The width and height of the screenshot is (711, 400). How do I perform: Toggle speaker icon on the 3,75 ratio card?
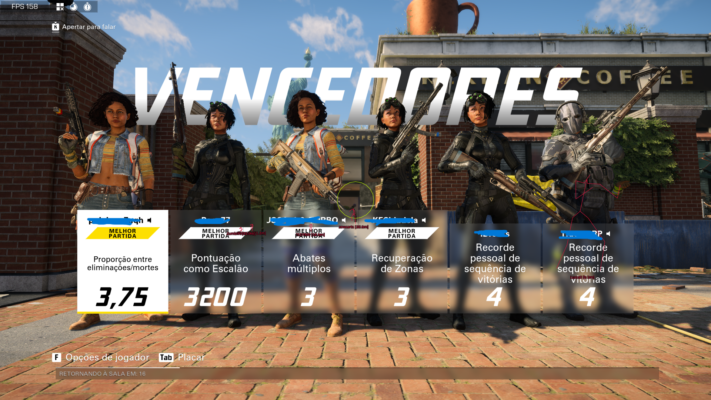(x=150, y=219)
